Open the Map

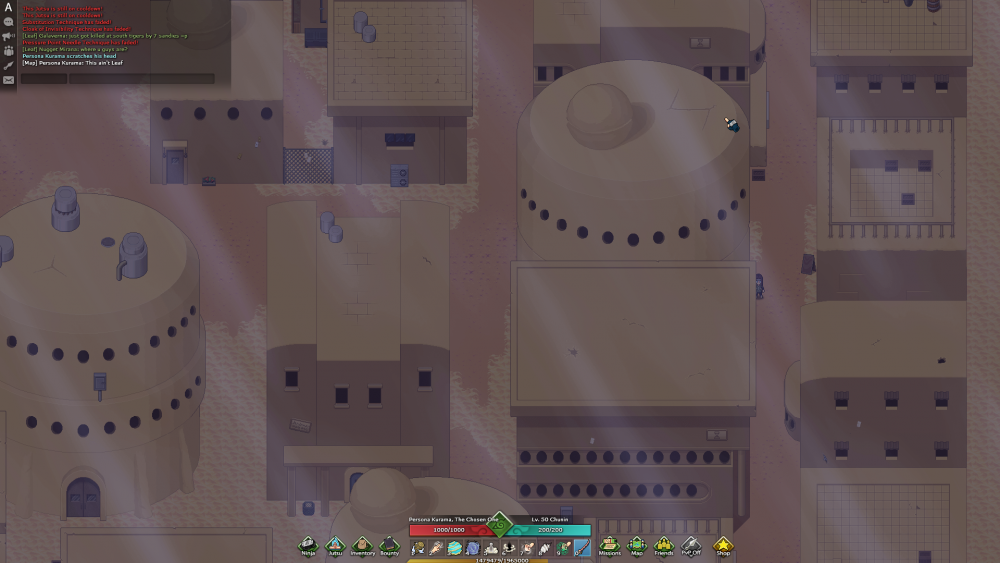click(x=637, y=545)
